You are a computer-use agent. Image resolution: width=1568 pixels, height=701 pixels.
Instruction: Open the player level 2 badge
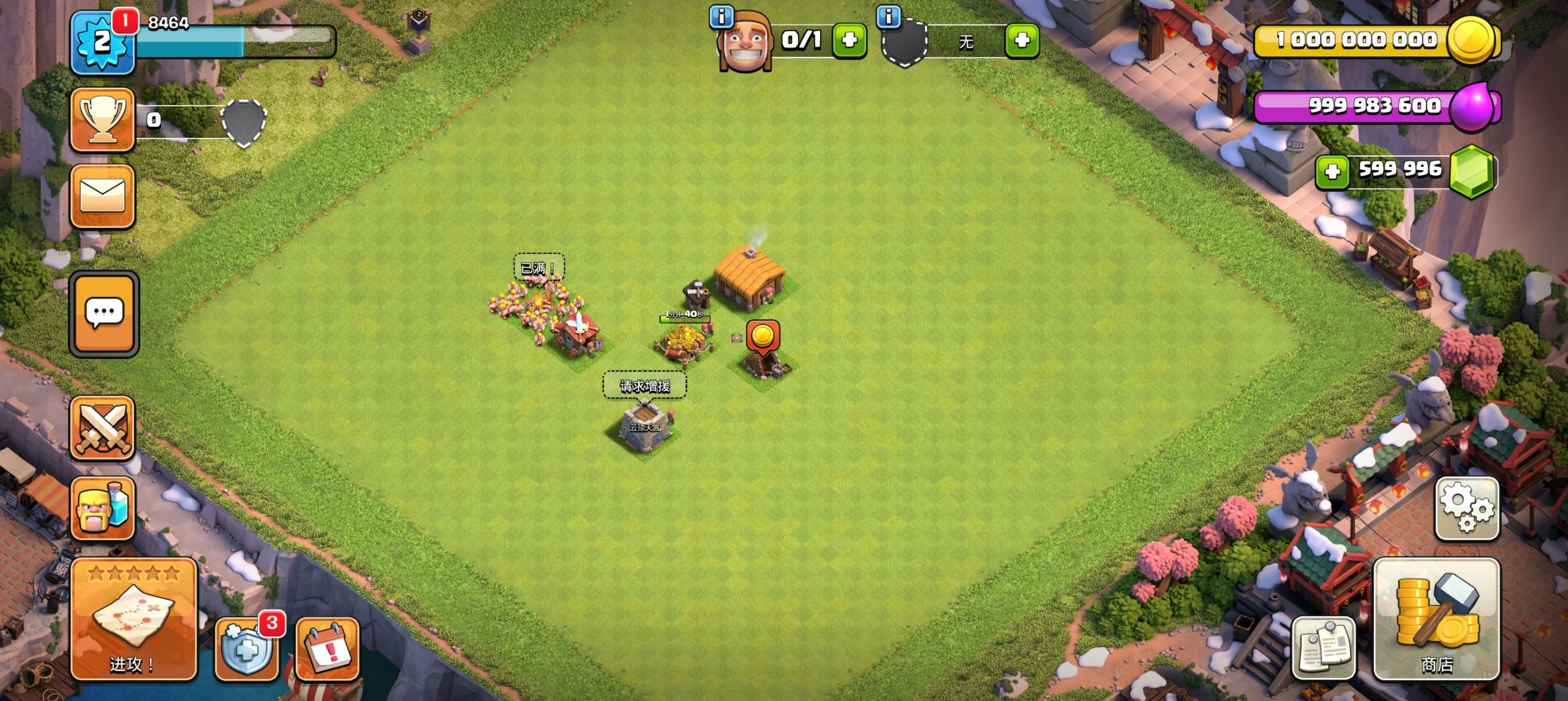(x=102, y=43)
